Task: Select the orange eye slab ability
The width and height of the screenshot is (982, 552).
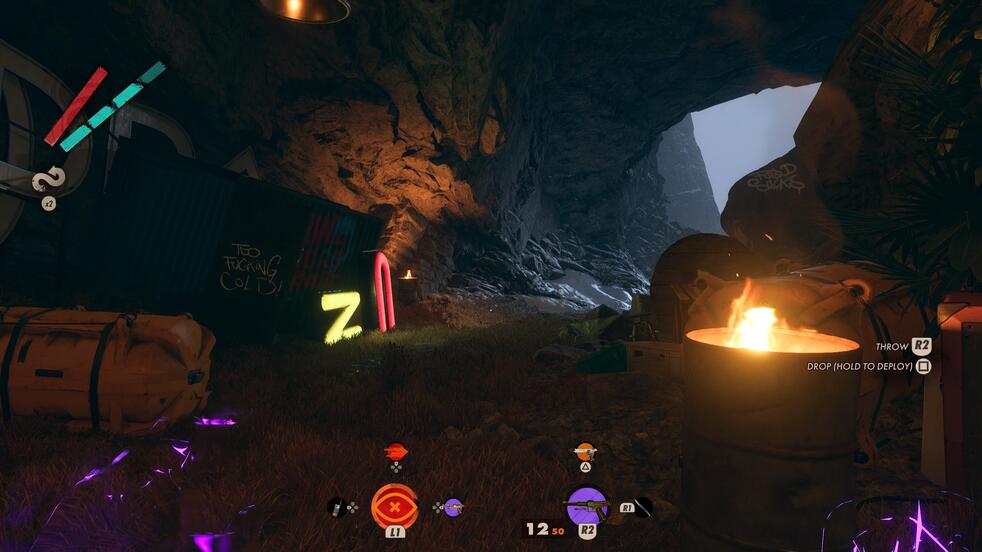Action: point(395,506)
